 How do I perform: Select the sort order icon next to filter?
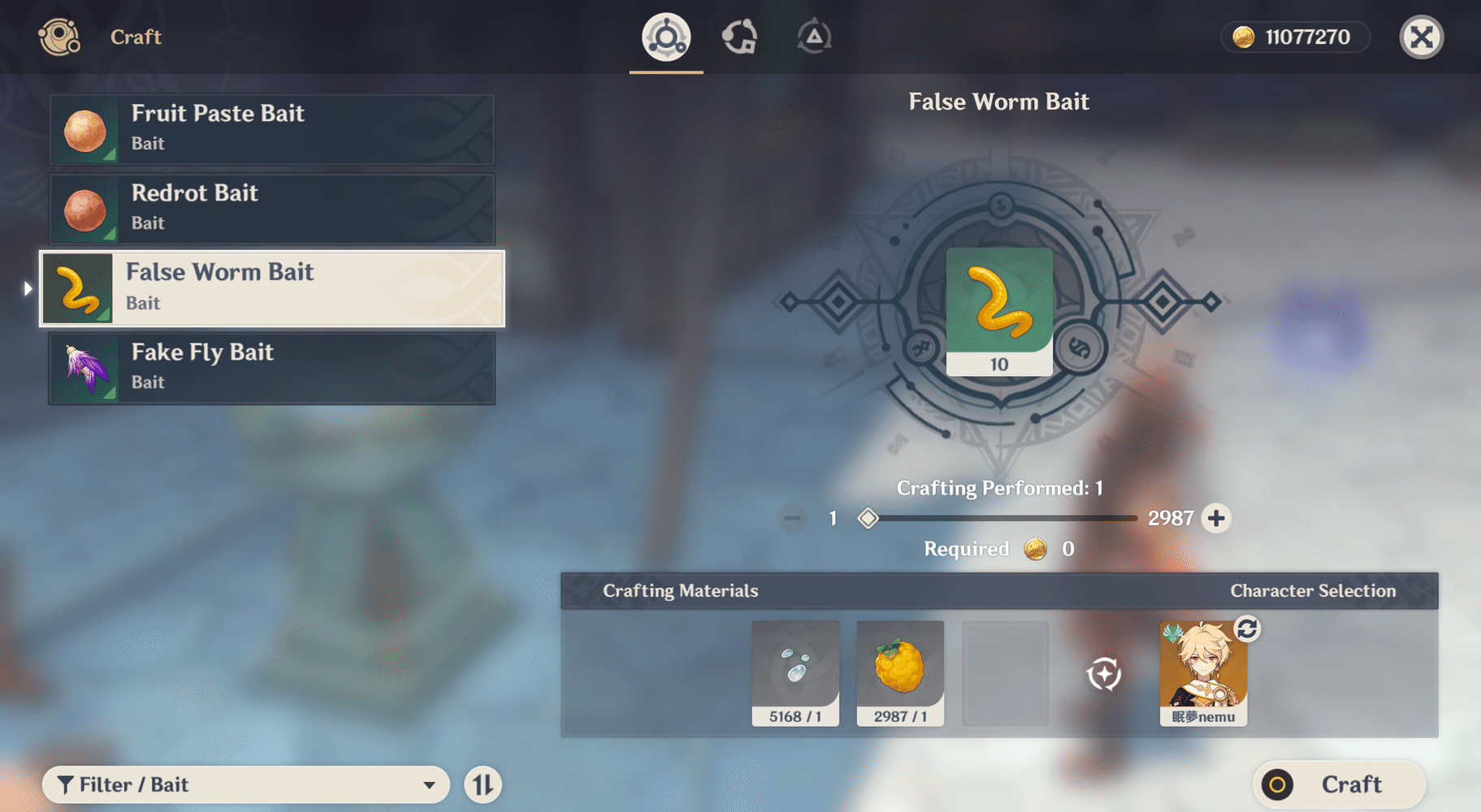pos(483,784)
